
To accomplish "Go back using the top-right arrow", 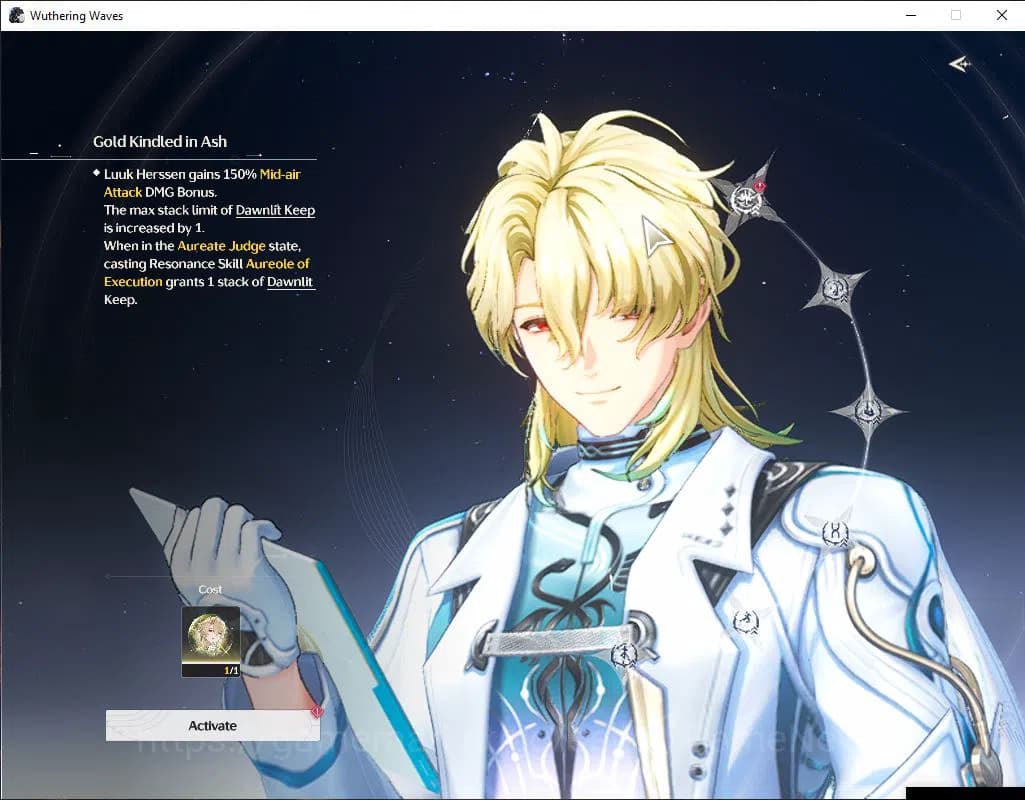I will click(x=960, y=64).
